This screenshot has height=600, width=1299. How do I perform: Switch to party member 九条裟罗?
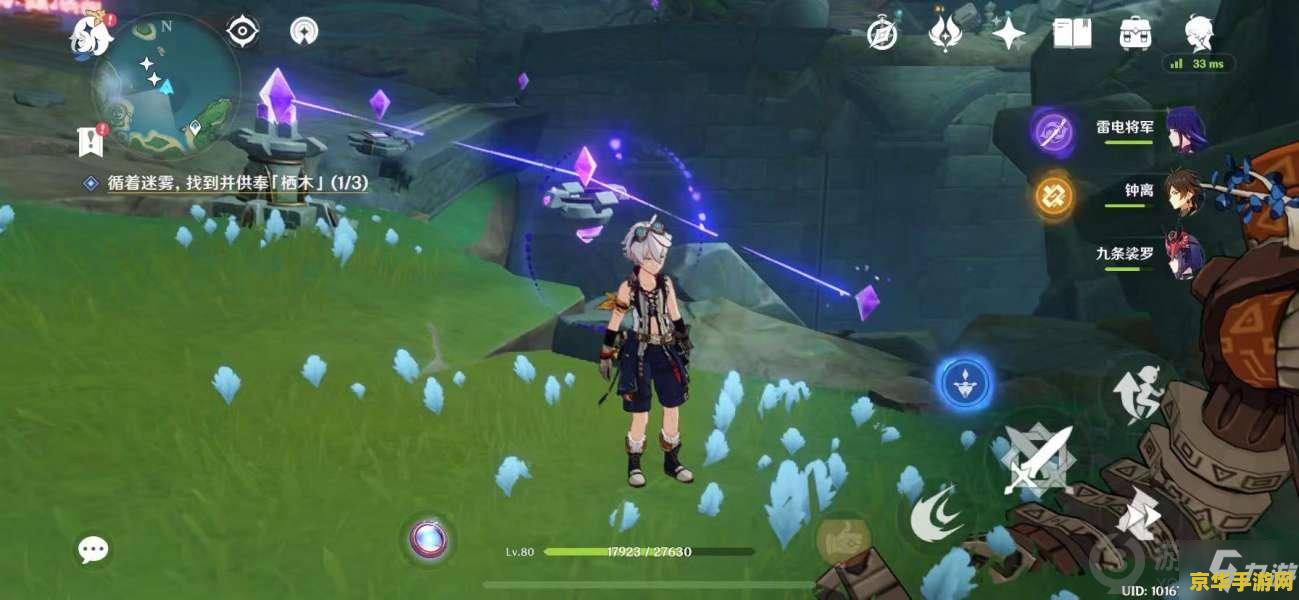[1125, 254]
